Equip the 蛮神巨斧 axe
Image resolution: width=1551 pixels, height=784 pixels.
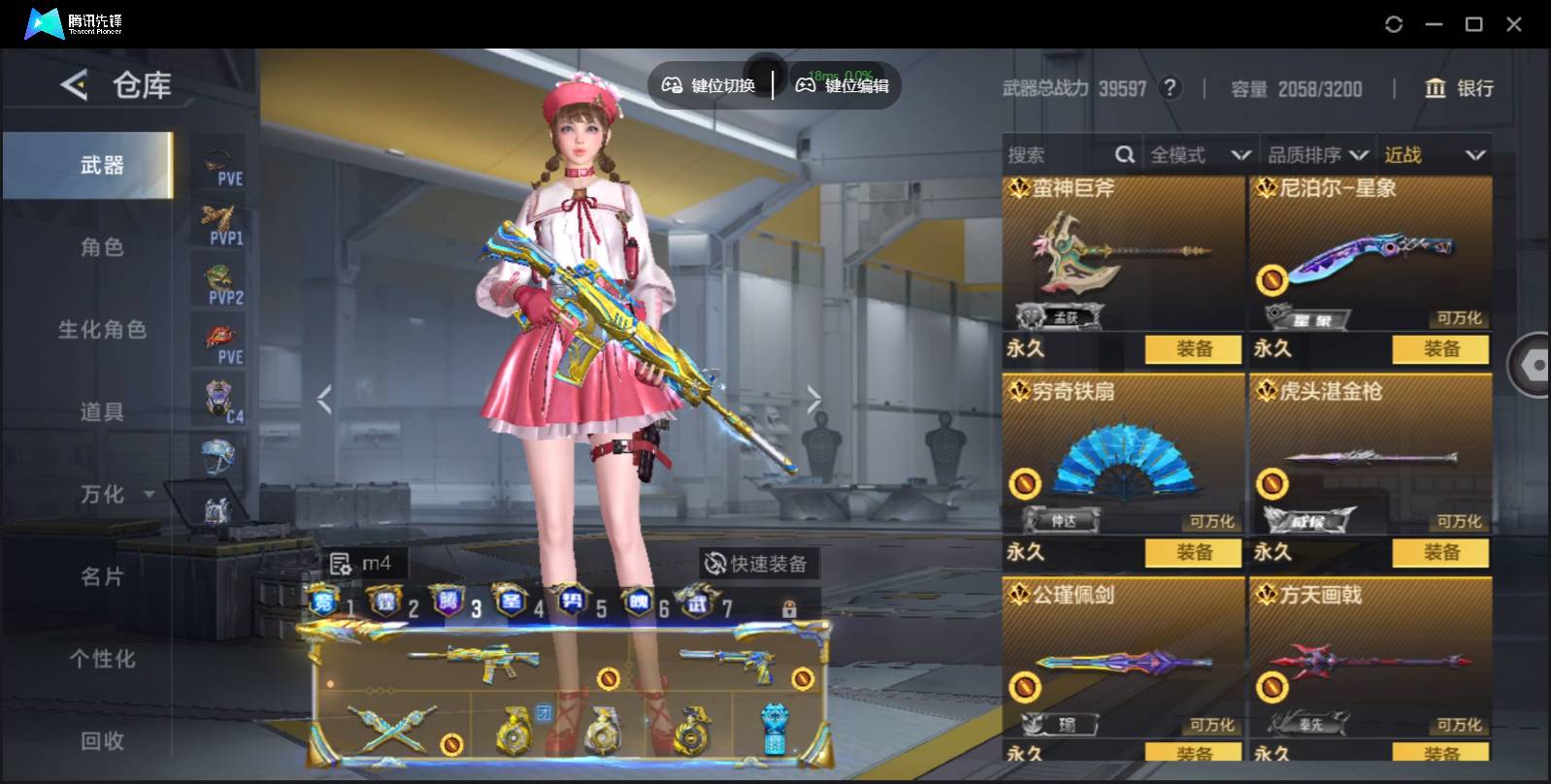pos(1193,349)
